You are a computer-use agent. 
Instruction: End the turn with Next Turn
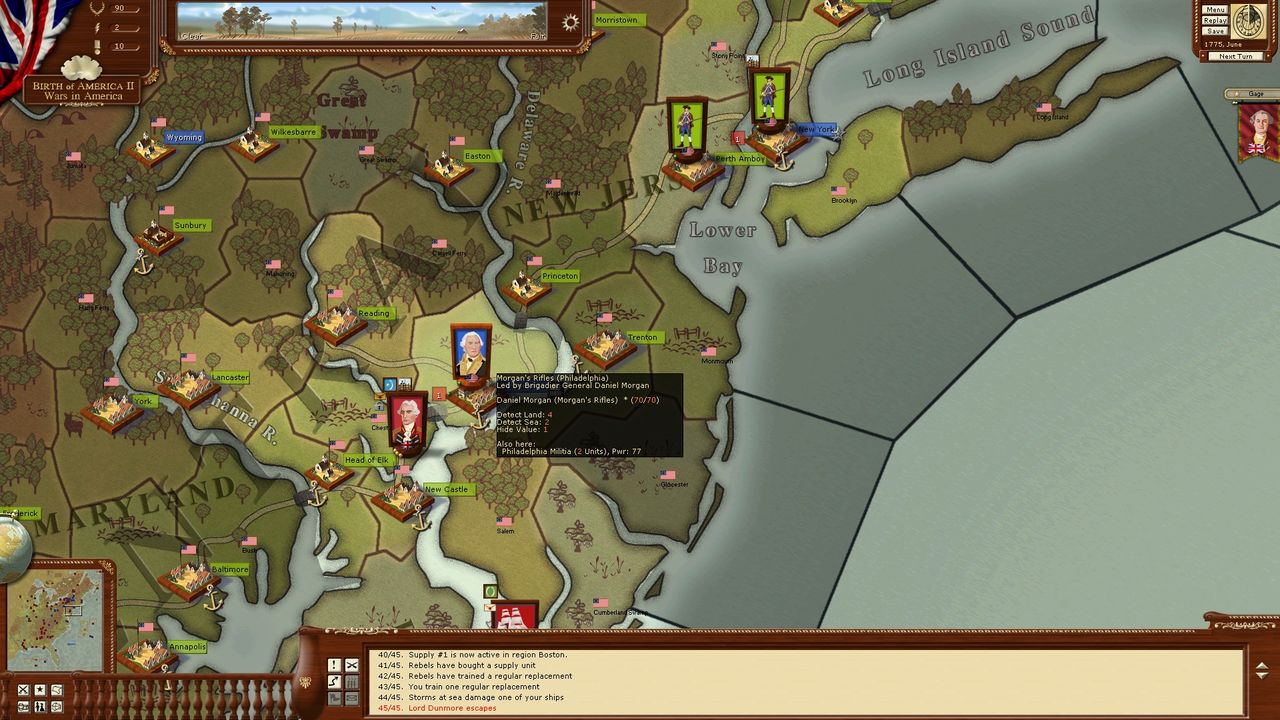point(1235,56)
